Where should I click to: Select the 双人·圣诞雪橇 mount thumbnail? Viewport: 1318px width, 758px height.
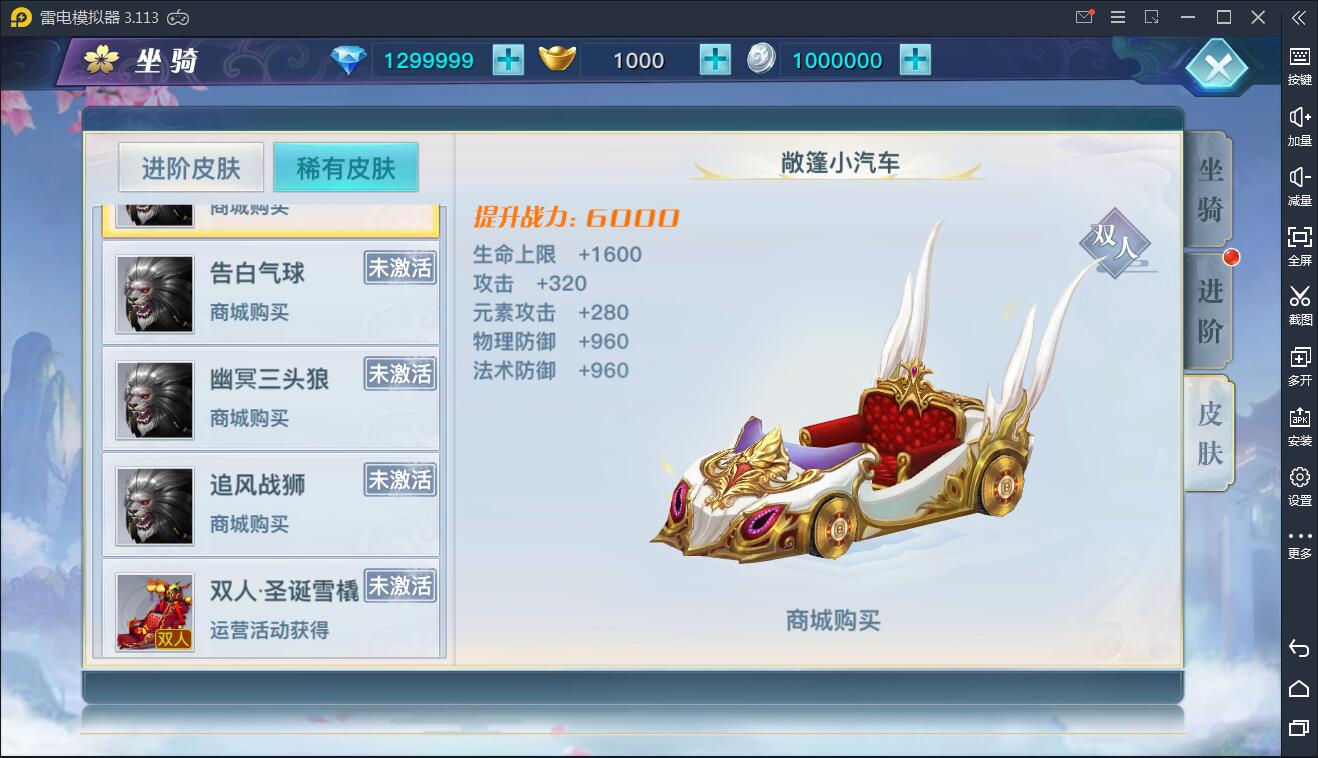point(154,611)
